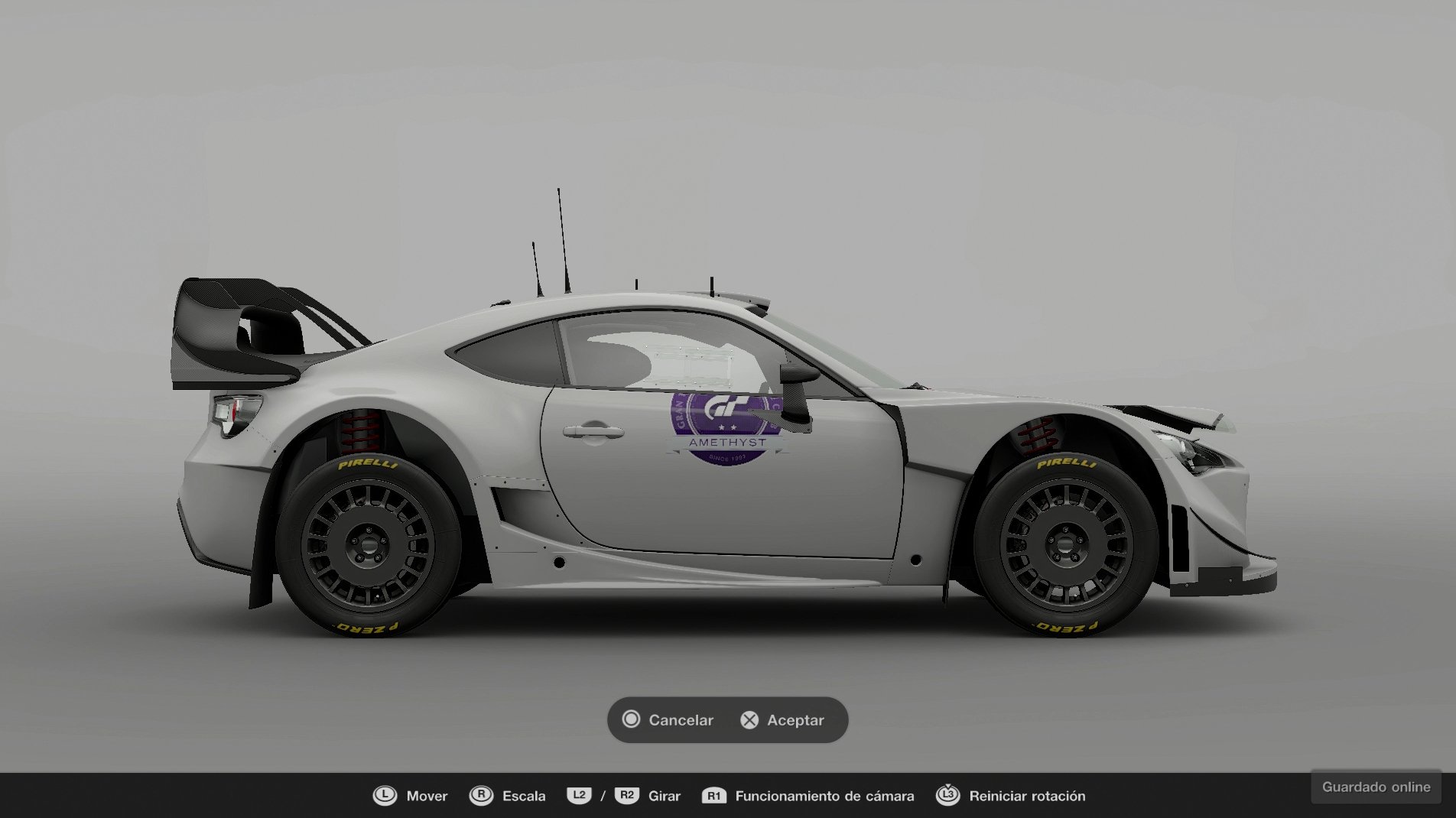Click the X Aceptar button icon
The height and width of the screenshot is (818, 1456).
[749, 720]
